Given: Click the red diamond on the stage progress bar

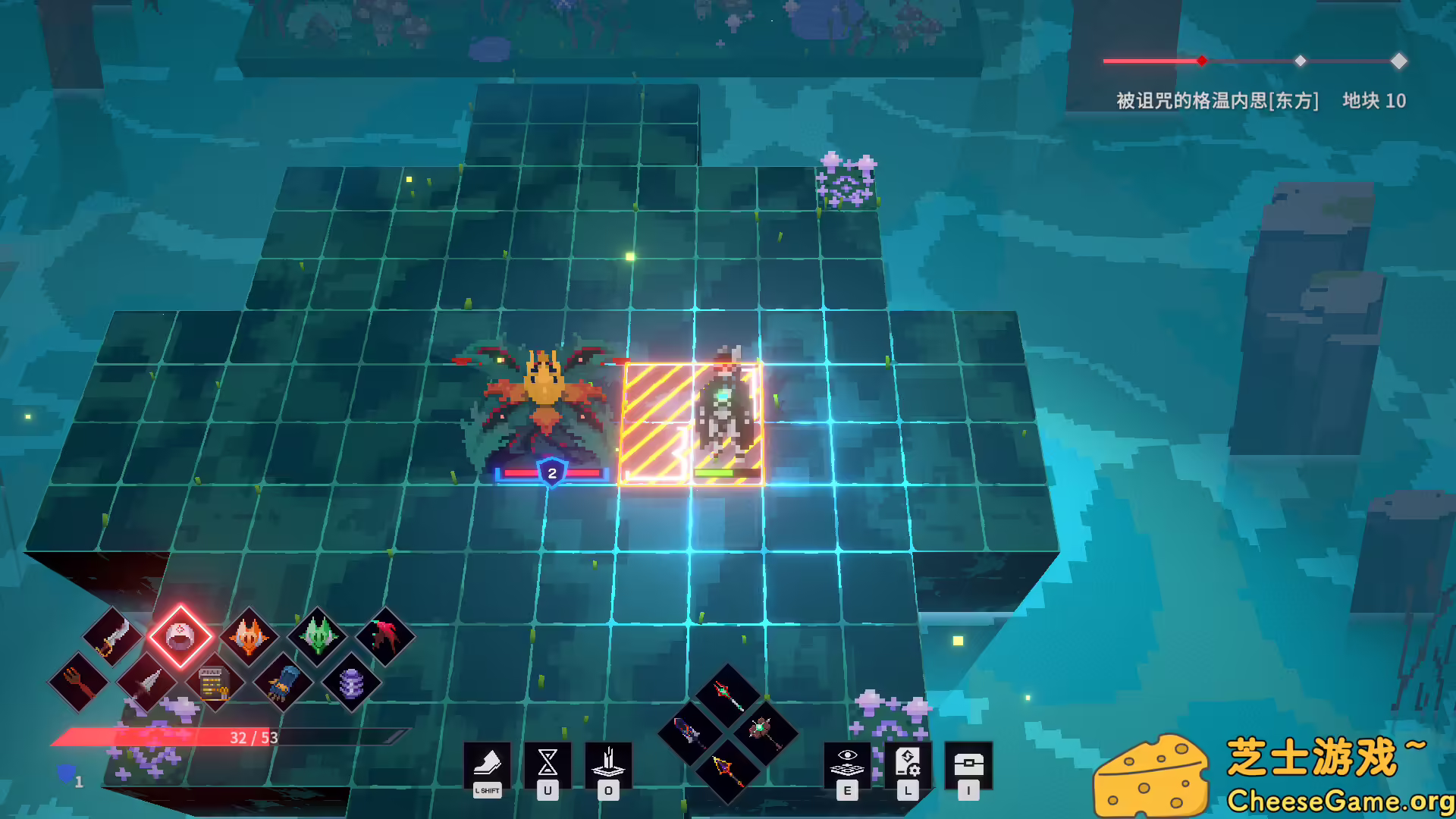Looking at the screenshot, I should click(1200, 61).
